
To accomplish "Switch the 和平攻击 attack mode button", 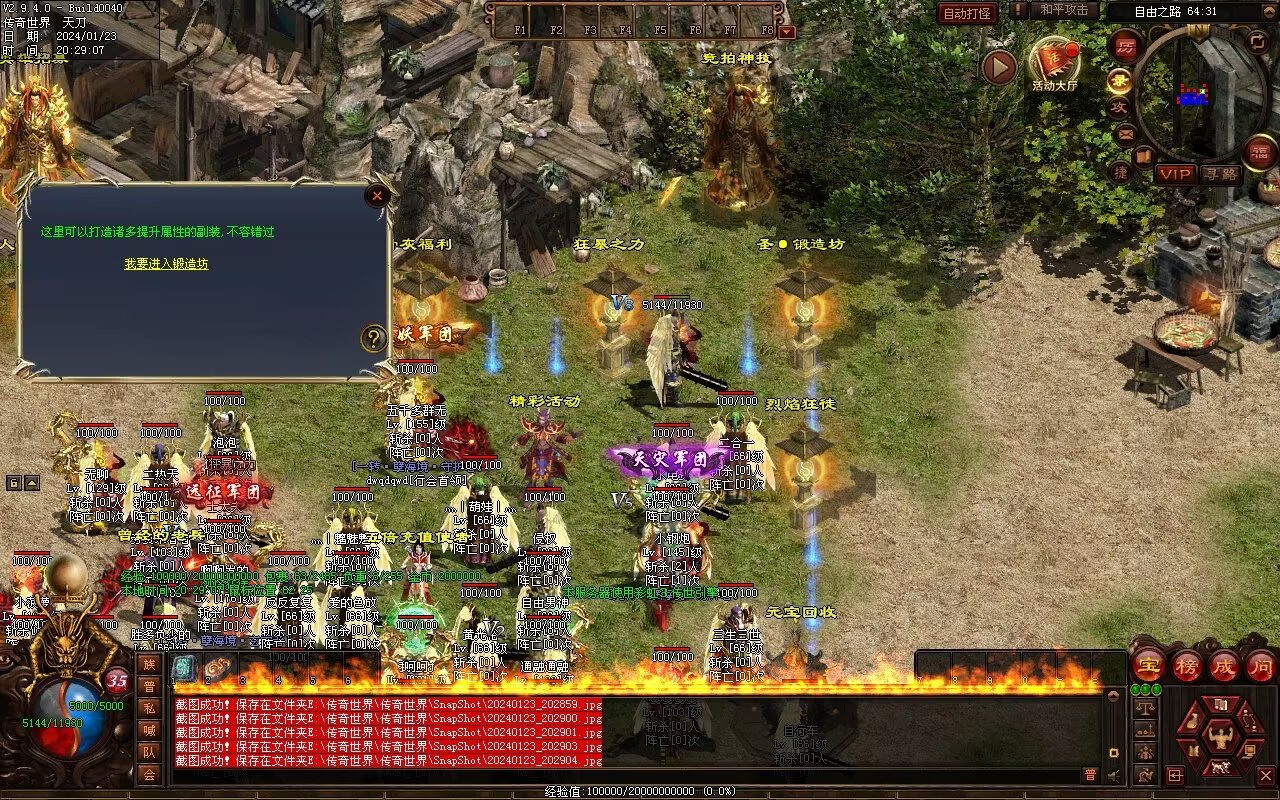I will (x=1063, y=10).
